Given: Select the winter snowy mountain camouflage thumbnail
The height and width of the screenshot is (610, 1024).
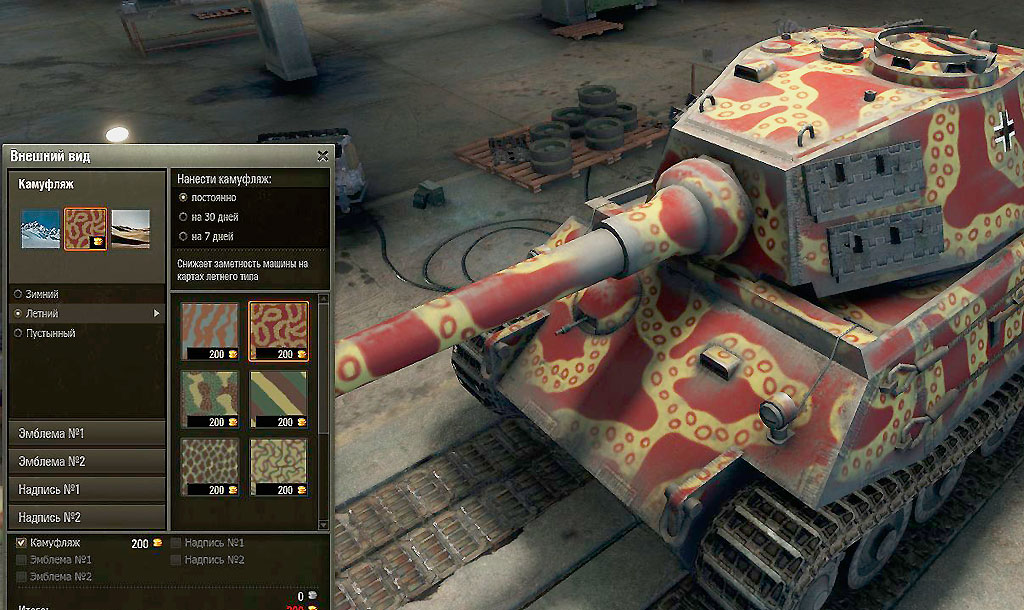Looking at the screenshot, I should pyautogui.click(x=41, y=229).
